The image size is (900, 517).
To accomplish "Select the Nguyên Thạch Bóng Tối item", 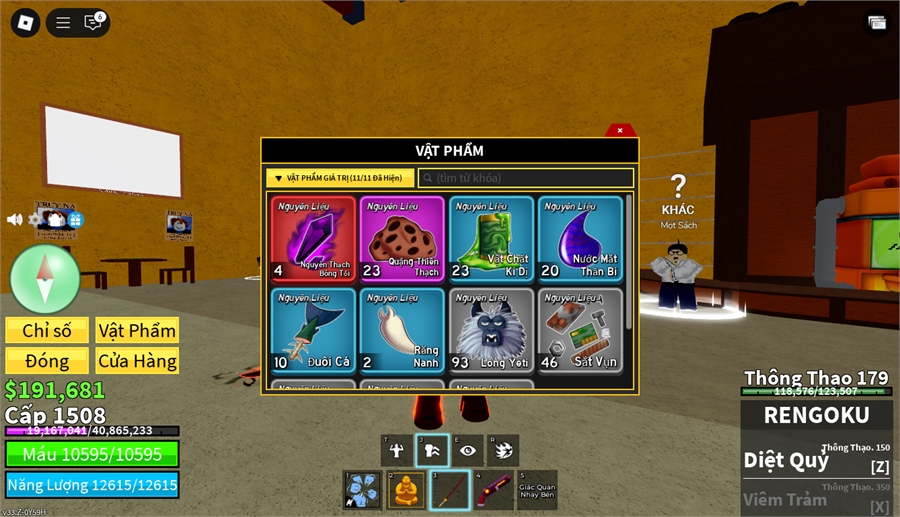I will tap(313, 238).
